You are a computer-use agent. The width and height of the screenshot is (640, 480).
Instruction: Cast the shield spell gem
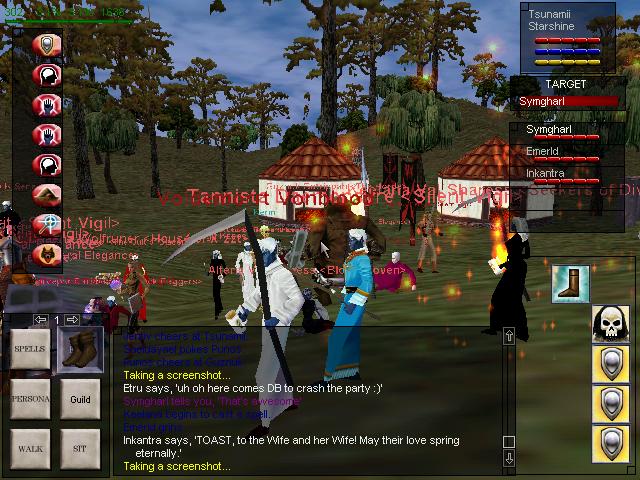[47, 46]
